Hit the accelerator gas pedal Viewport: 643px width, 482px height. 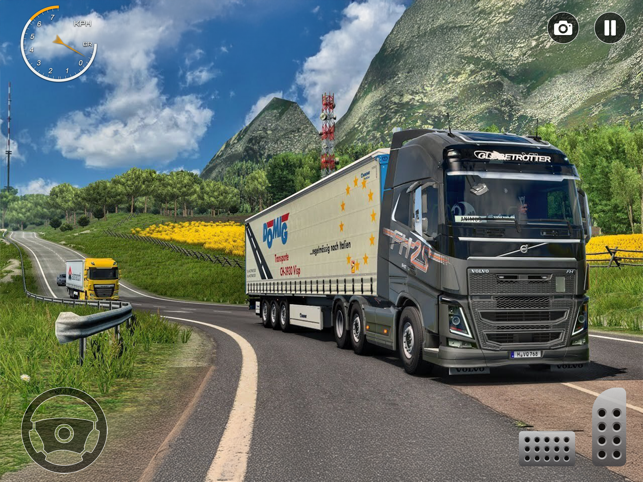(x=608, y=427)
